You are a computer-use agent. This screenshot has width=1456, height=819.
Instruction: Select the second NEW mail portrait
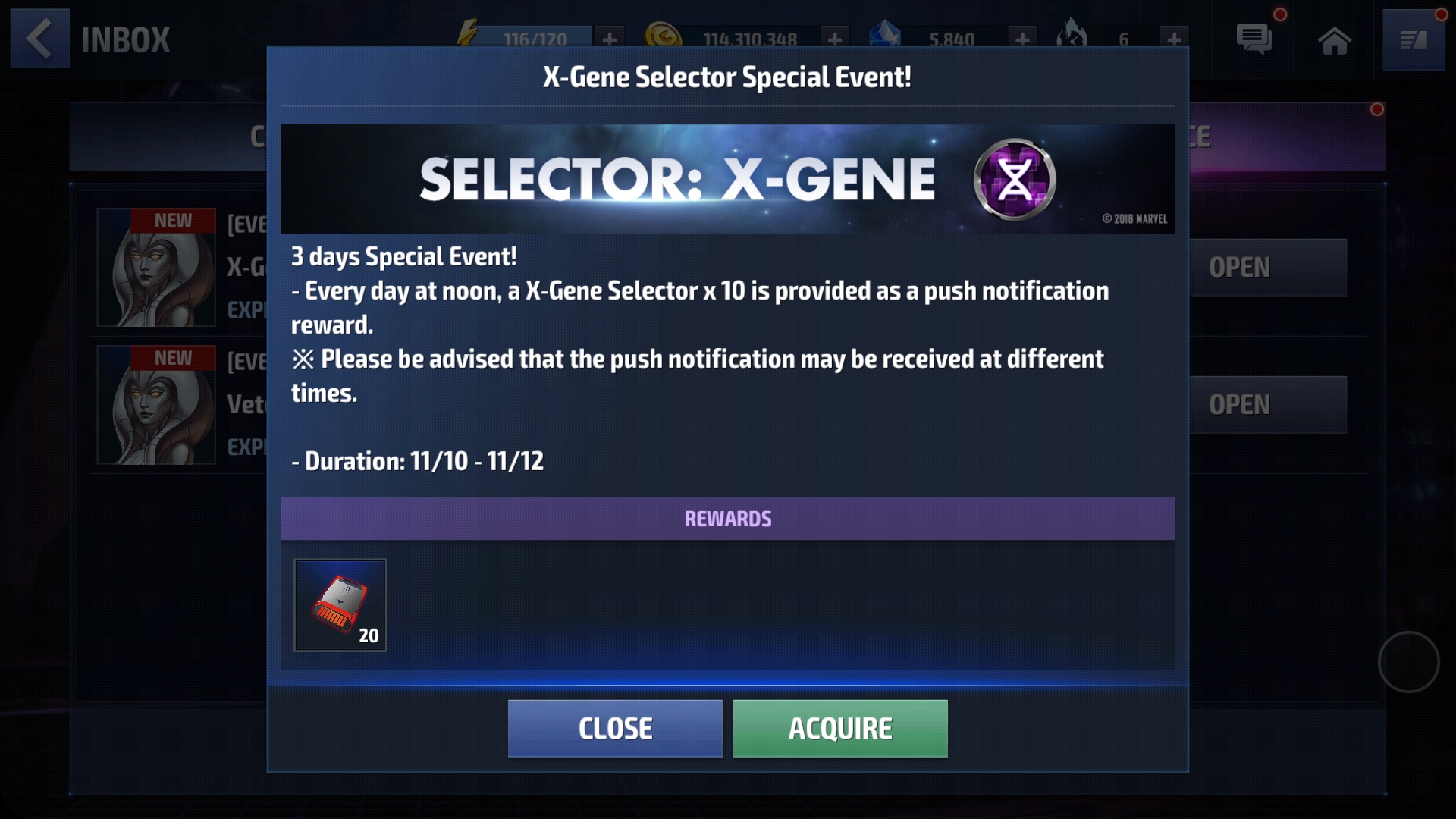156,405
